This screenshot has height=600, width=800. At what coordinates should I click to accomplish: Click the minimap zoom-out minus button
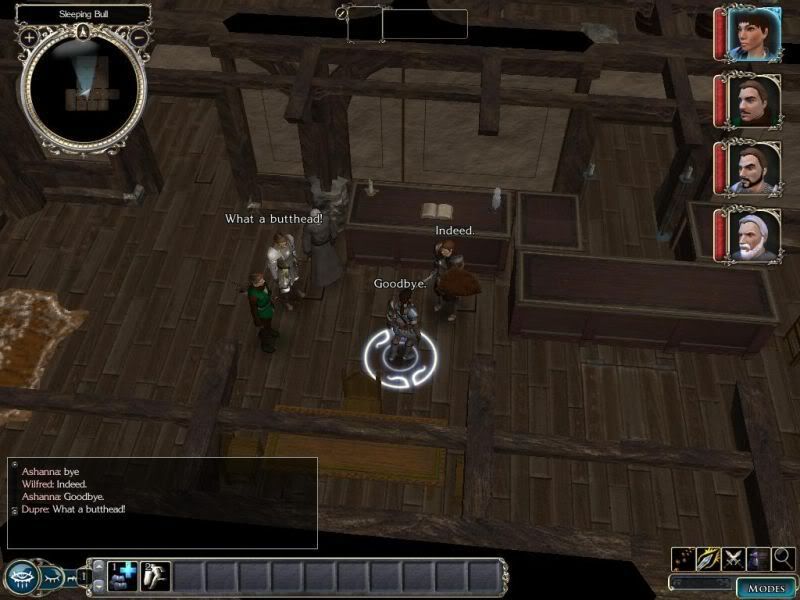pyautogui.click(x=139, y=37)
